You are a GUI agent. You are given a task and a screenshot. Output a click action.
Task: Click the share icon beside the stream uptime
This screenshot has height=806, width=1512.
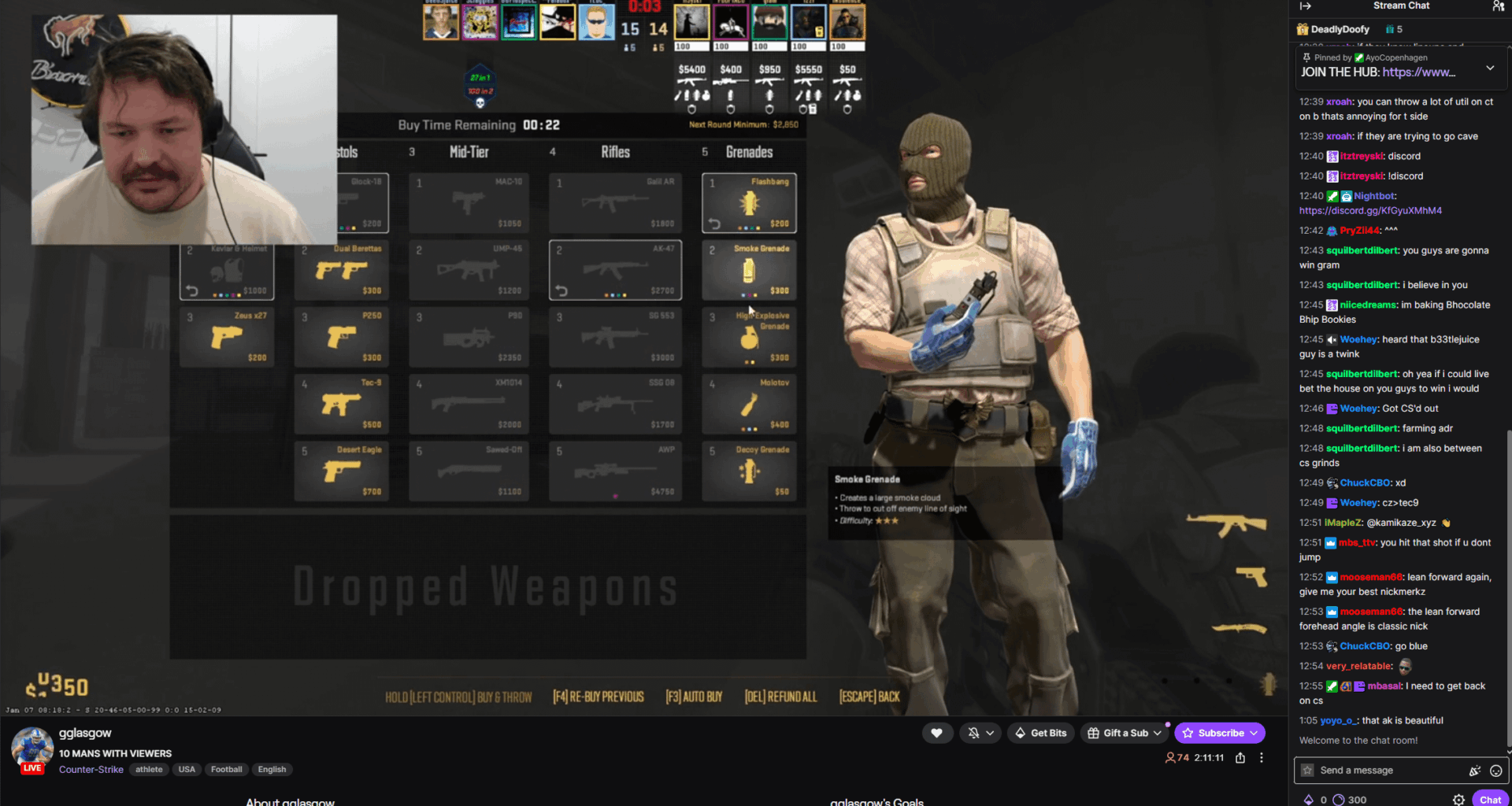tap(1240, 757)
